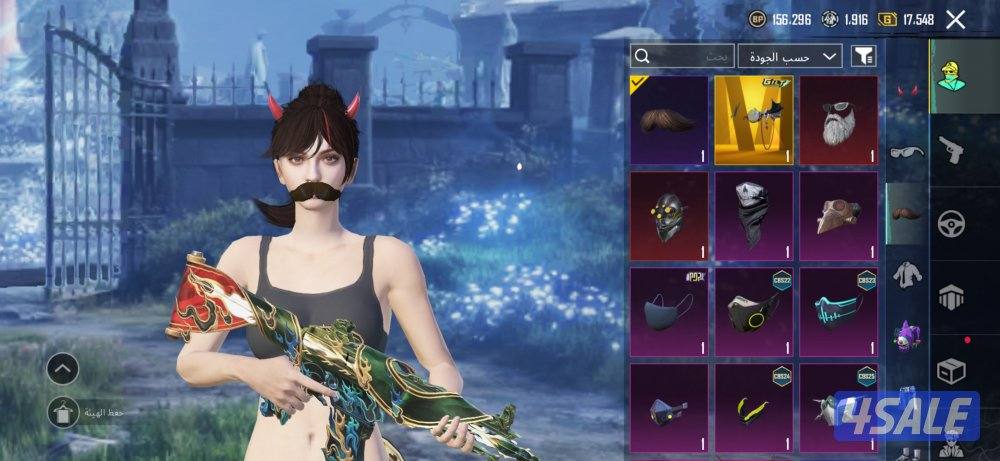Viewport: 1000px width, 461px height.
Task: Choose the white beard with sunglasses
Action: pyautogui.click(x=838, y=120)
